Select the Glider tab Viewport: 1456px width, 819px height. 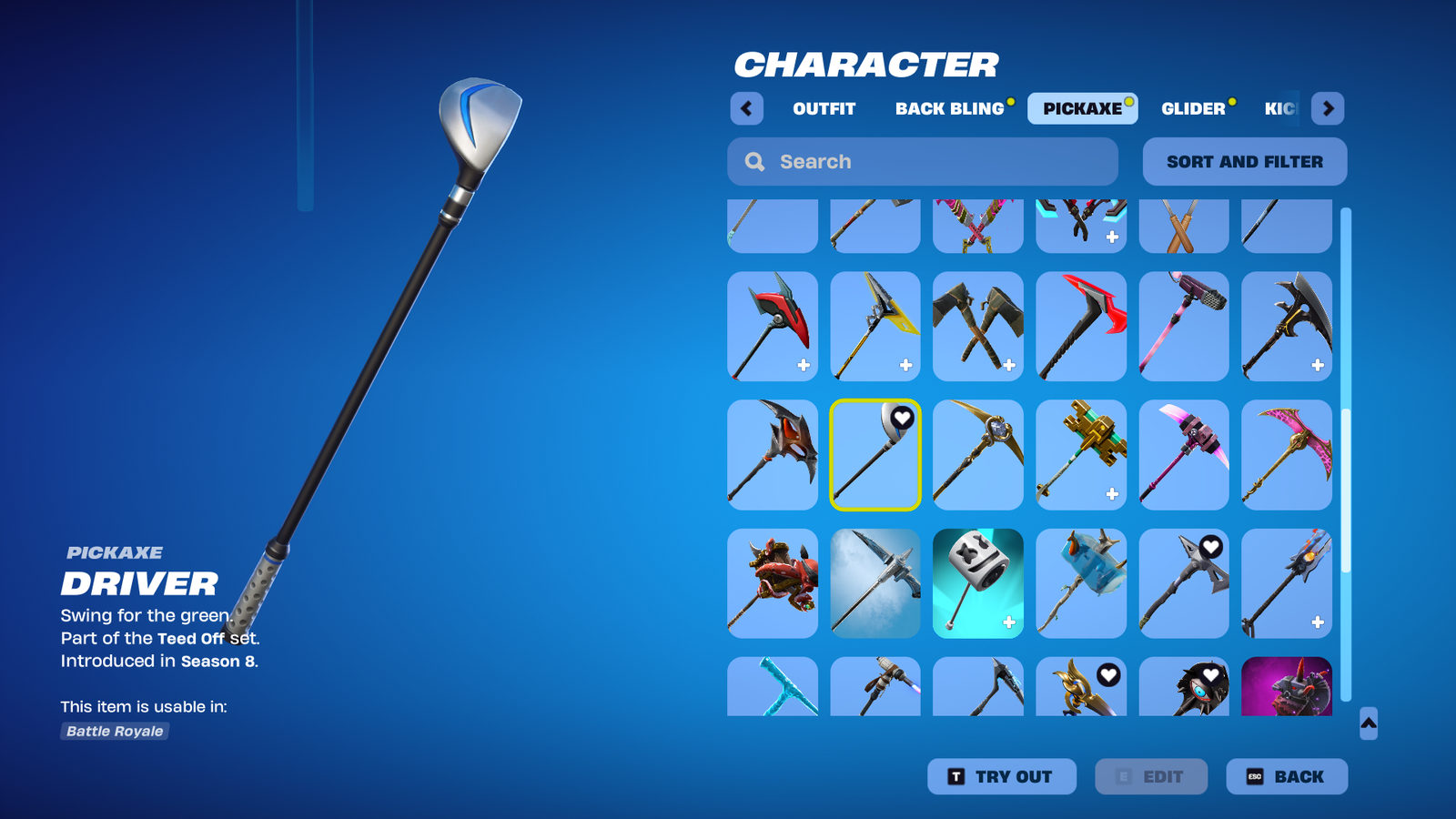pos(1193,108)
